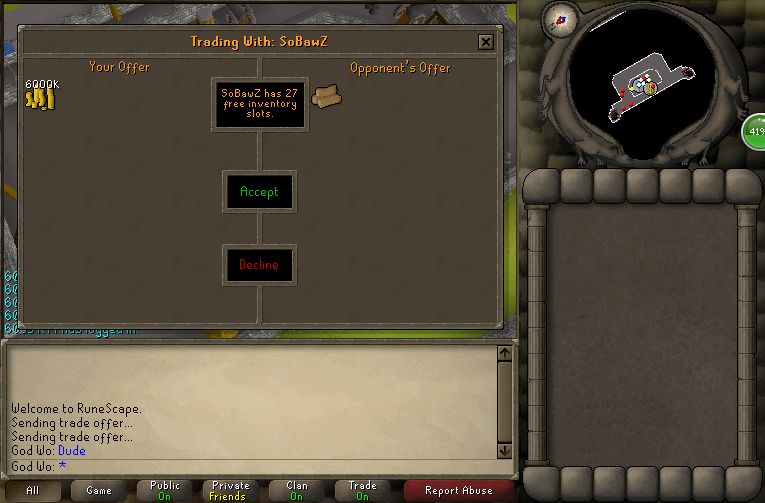Accept the trade with SoBawZ
The image size is (765, 503).
coord(259,191)
